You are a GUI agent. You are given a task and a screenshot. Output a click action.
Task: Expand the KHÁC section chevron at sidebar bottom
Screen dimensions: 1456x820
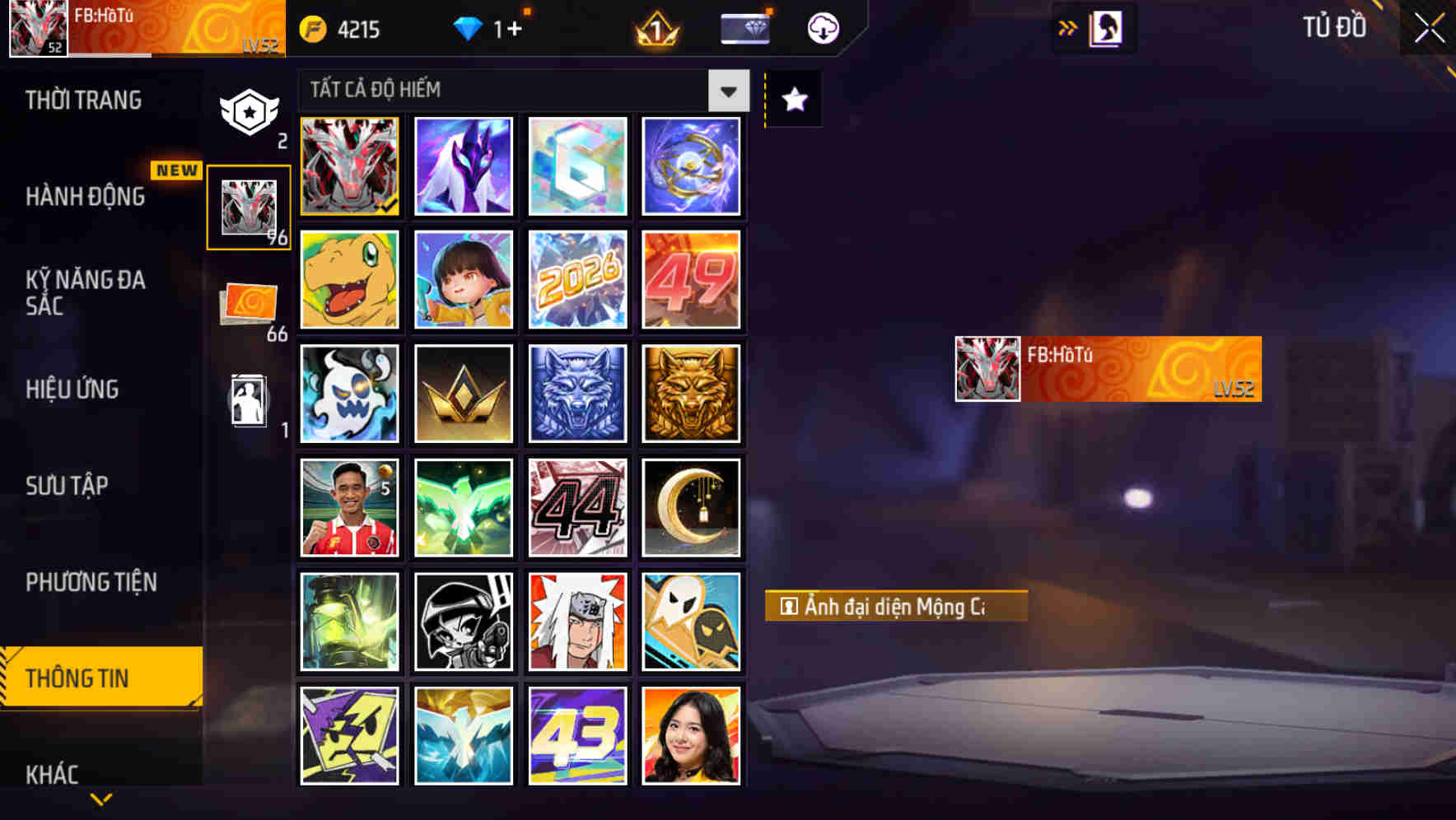101,797
